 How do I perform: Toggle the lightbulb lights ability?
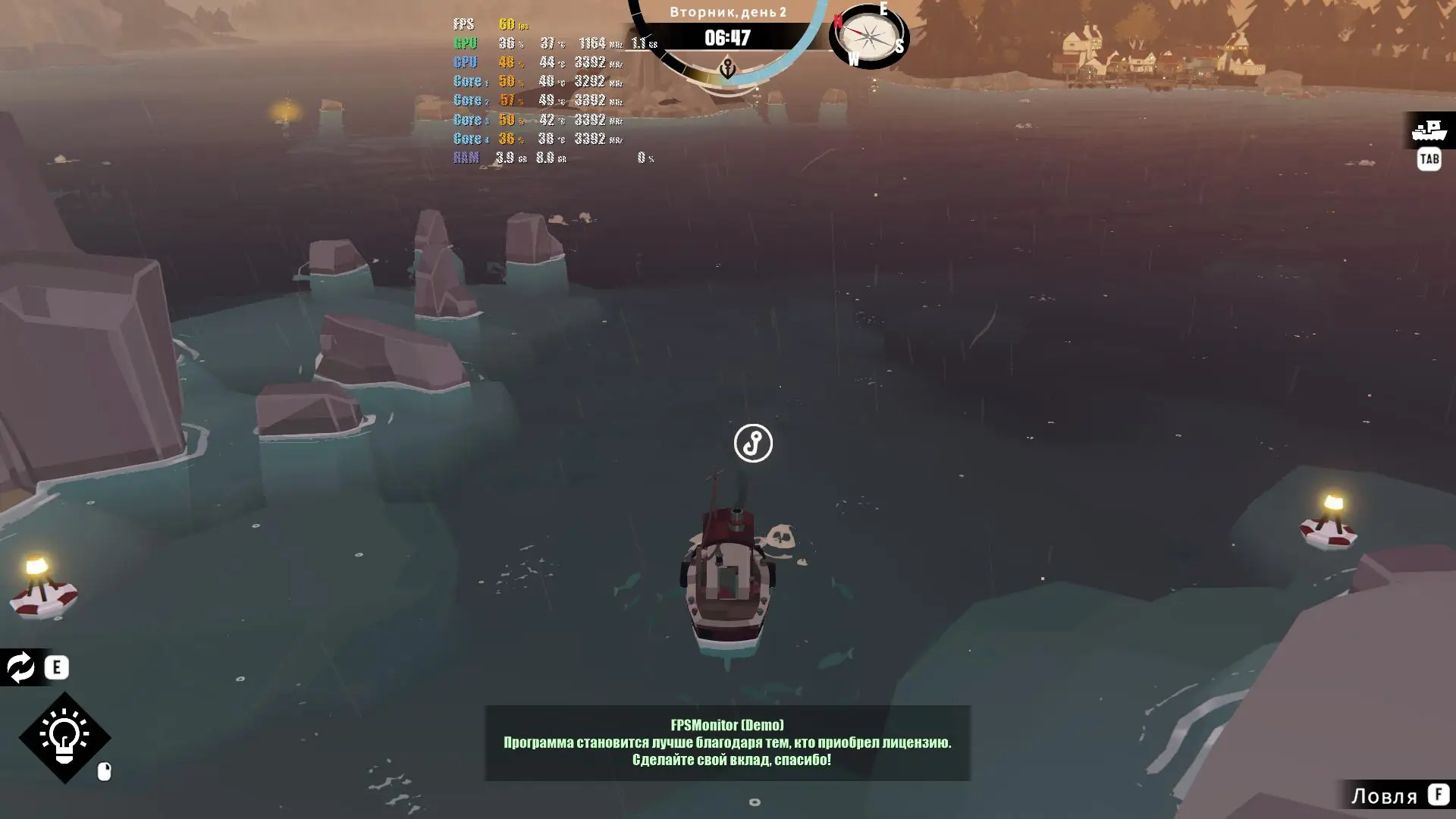click(x=64, y=736)
